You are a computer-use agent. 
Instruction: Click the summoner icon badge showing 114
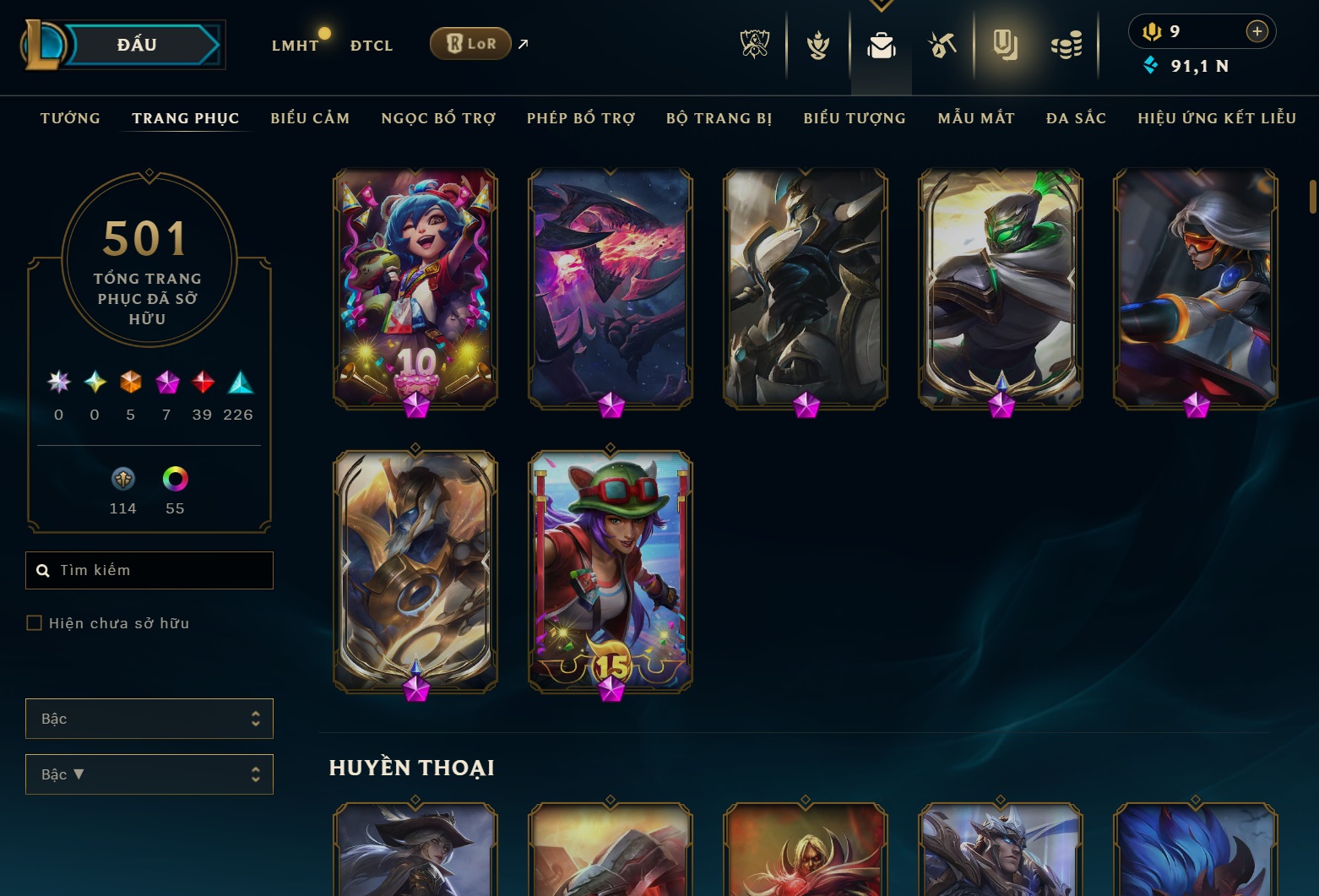(123, 479)
